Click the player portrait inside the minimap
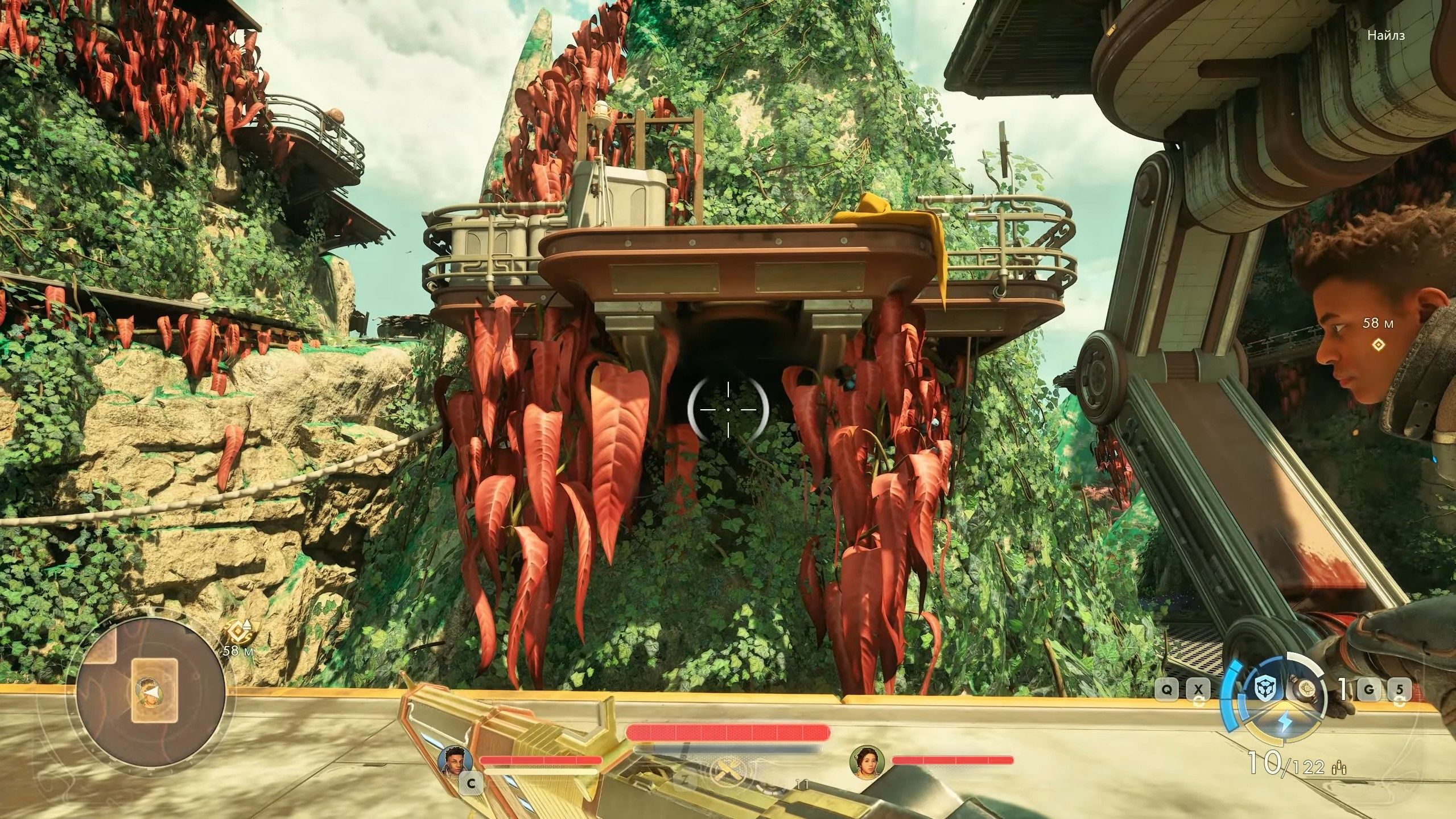 [x=149, y=692]
